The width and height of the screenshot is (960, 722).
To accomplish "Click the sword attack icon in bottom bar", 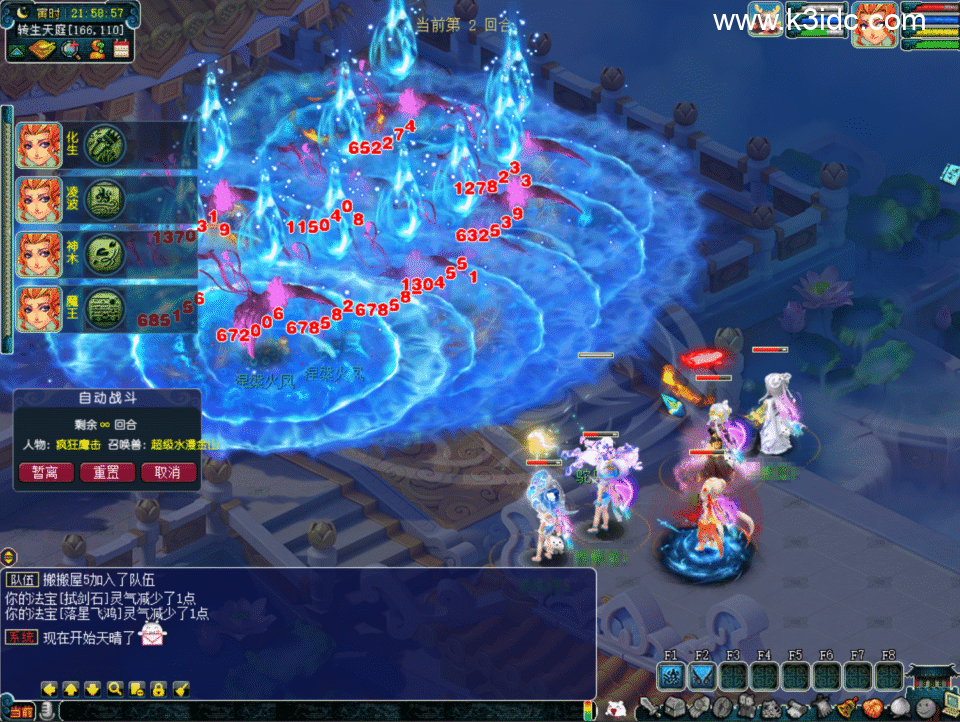I will click(x=648, y=708).
